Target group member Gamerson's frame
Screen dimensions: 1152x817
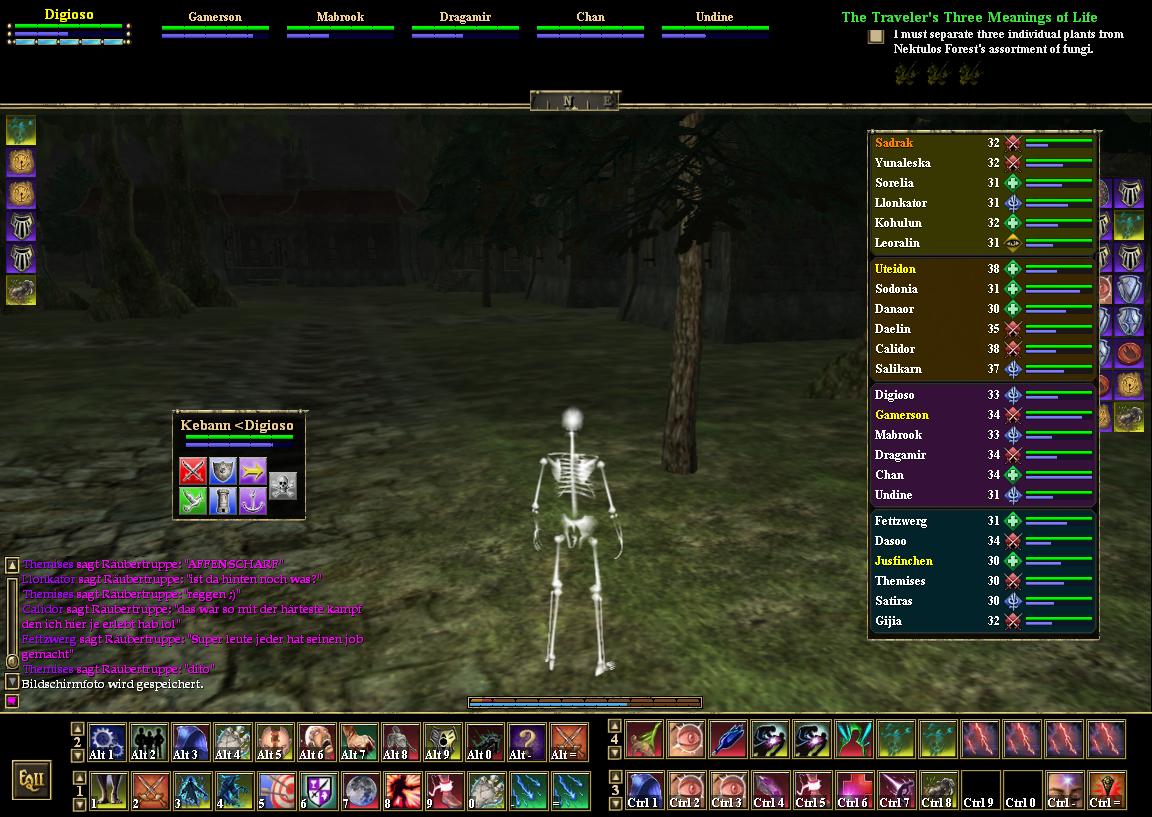point(215,24)
